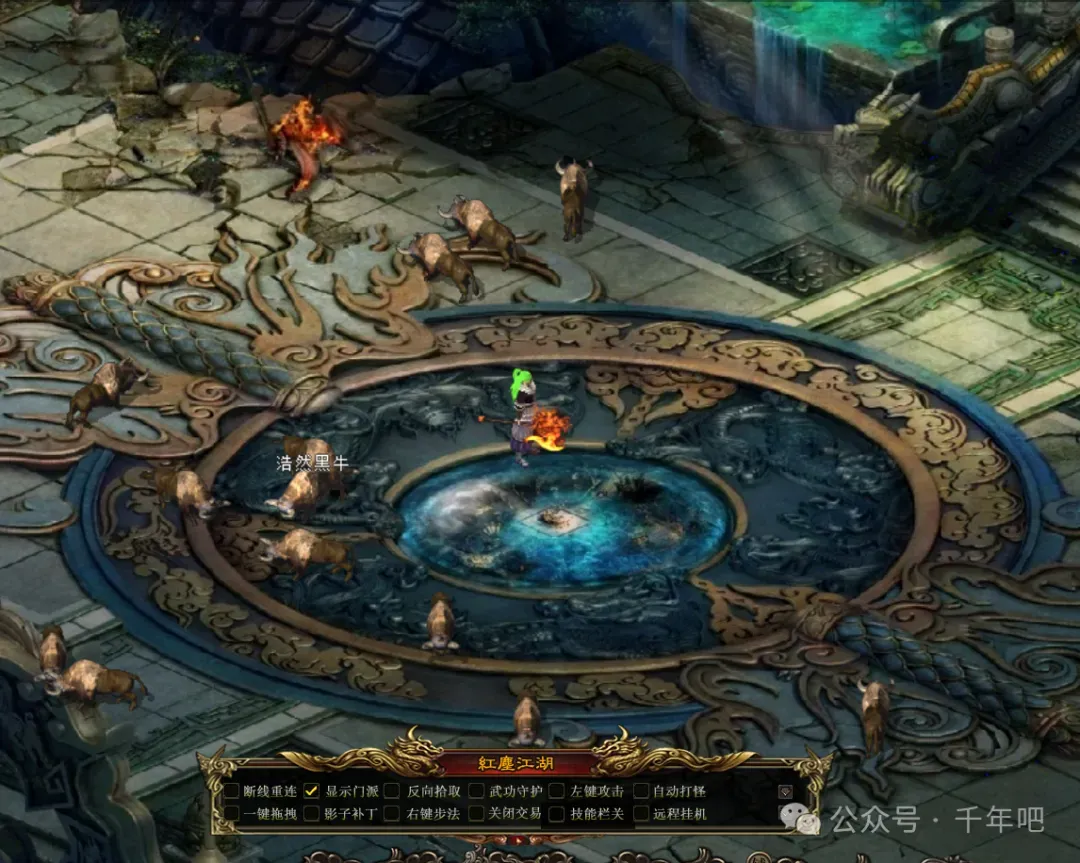Enable 右键步法 checkbox
This screenshot has height=863, width=1080.
[x=394, y=814]
